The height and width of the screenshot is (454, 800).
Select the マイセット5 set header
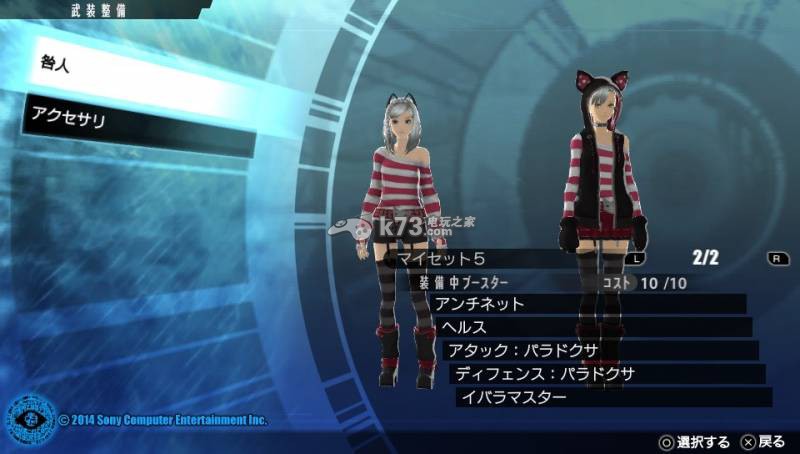point(500,258)
